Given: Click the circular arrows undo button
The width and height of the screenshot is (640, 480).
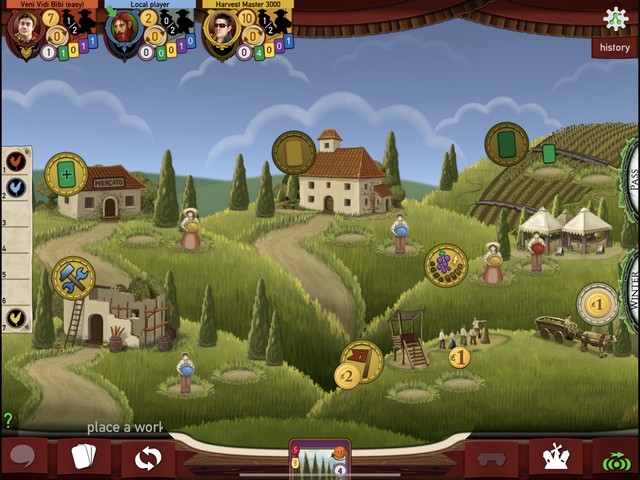Looking at the screenshot, I should 147,458.
